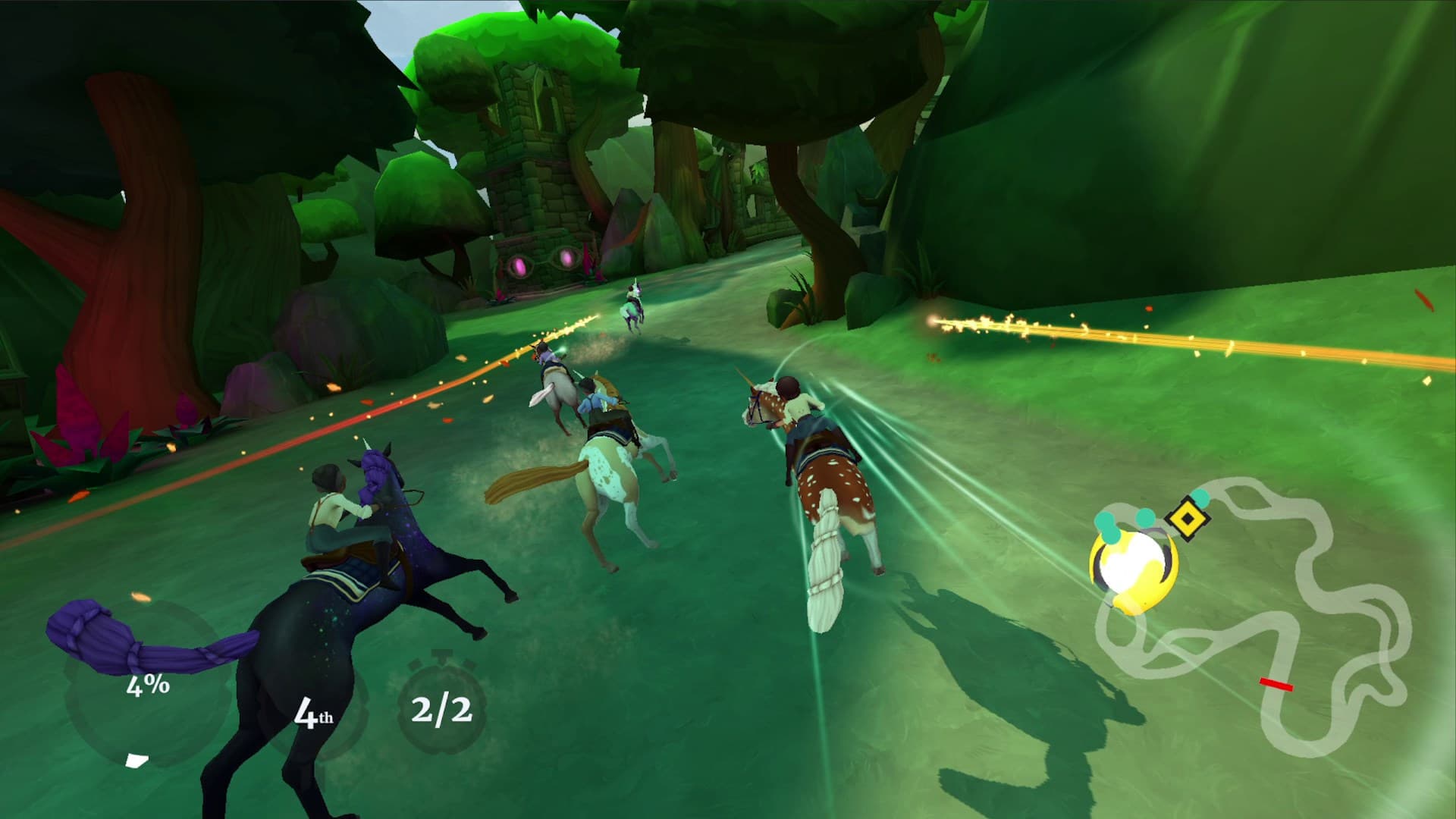Image resolution: width=1456 pixels, height=819 pixels.
Task: Click the black diamond checkpoint icon on minimap
Action: [1187, 518]
